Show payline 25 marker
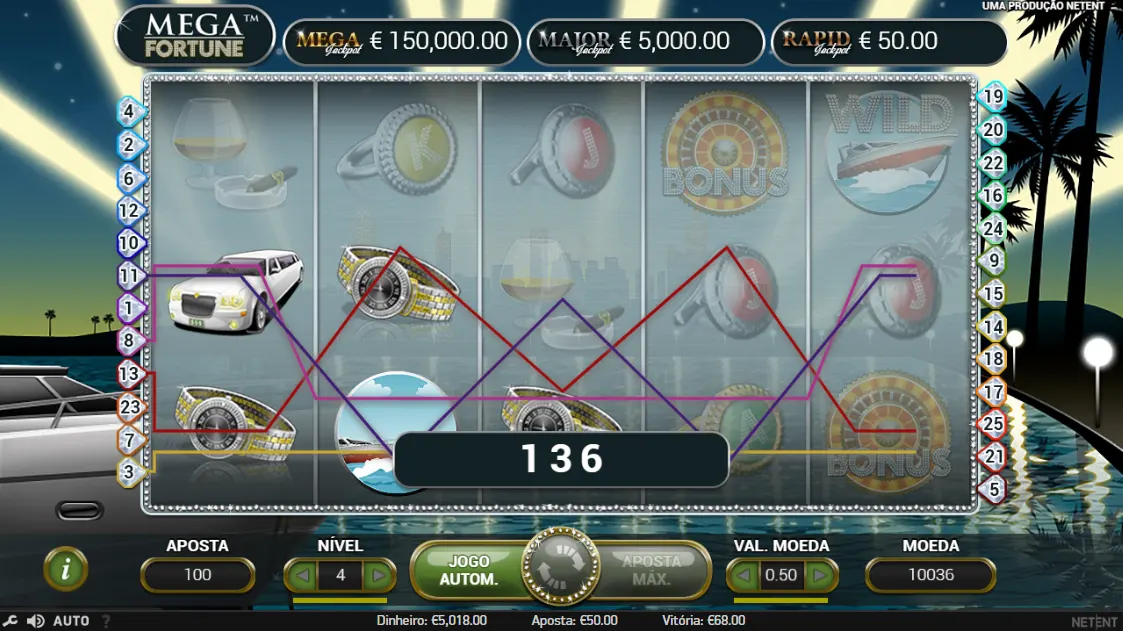Screen dimensions: 1123x631 pos(991,424)
